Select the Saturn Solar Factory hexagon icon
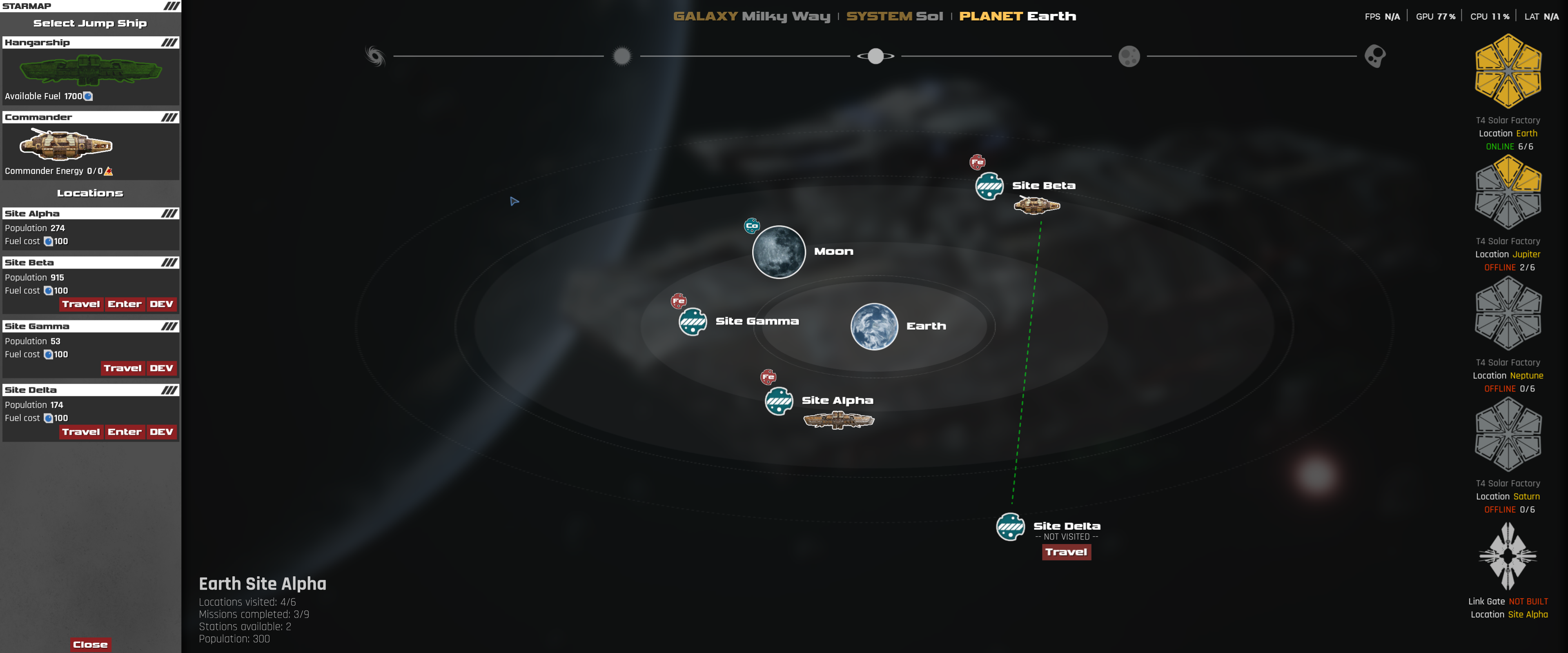 click(x=1508, y=435)
